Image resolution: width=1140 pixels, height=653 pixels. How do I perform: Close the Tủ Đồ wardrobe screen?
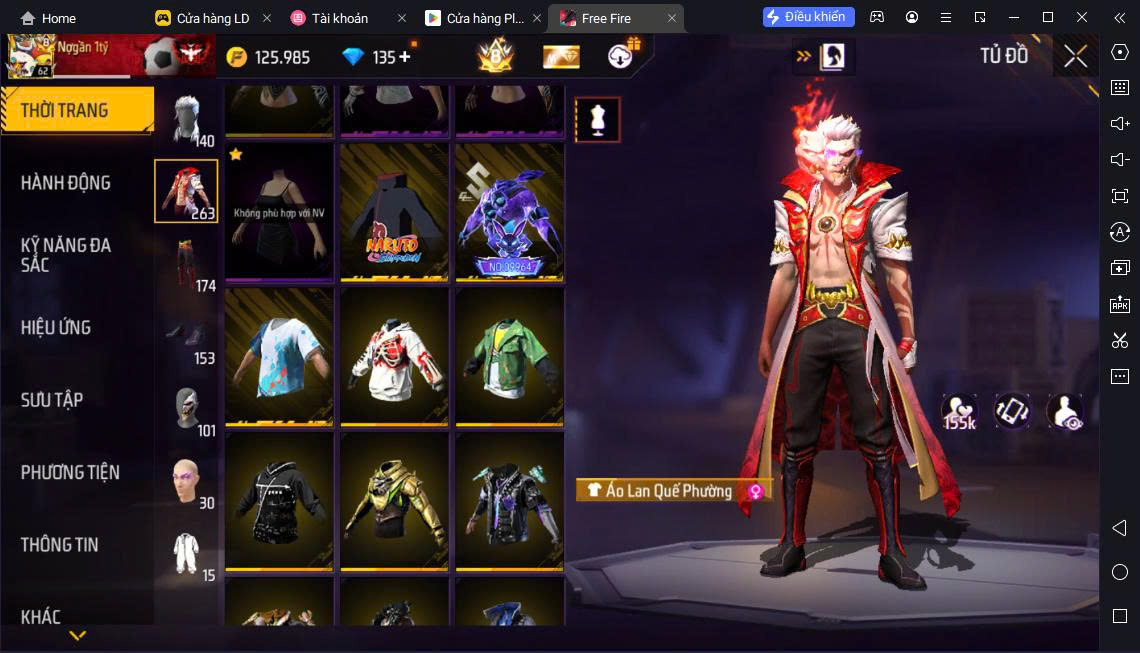(x=1075, y=56)
